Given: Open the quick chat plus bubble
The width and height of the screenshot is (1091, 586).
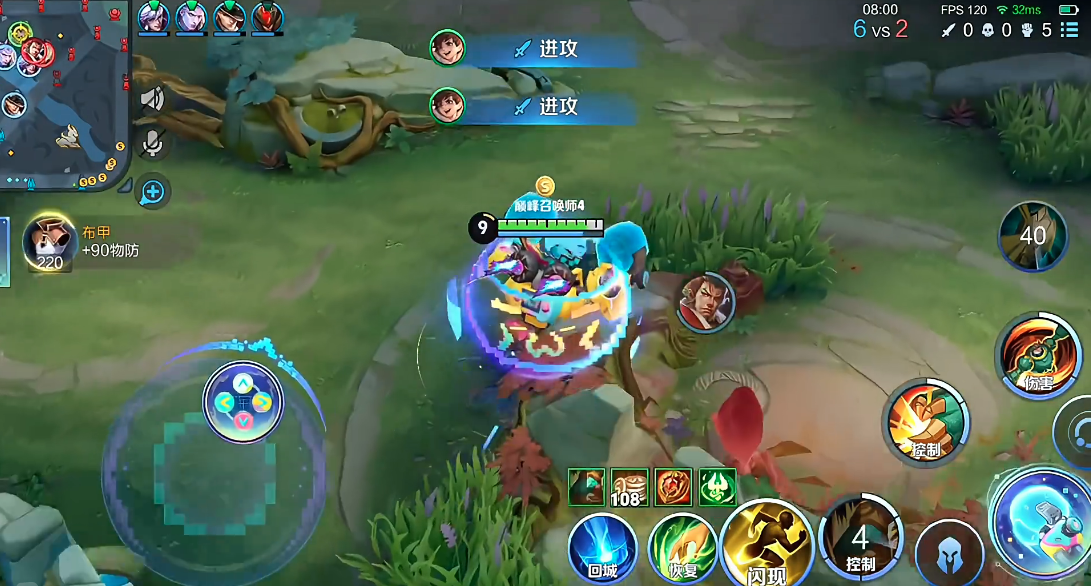Looking at the screenshot, I should (x=152, y=191).
